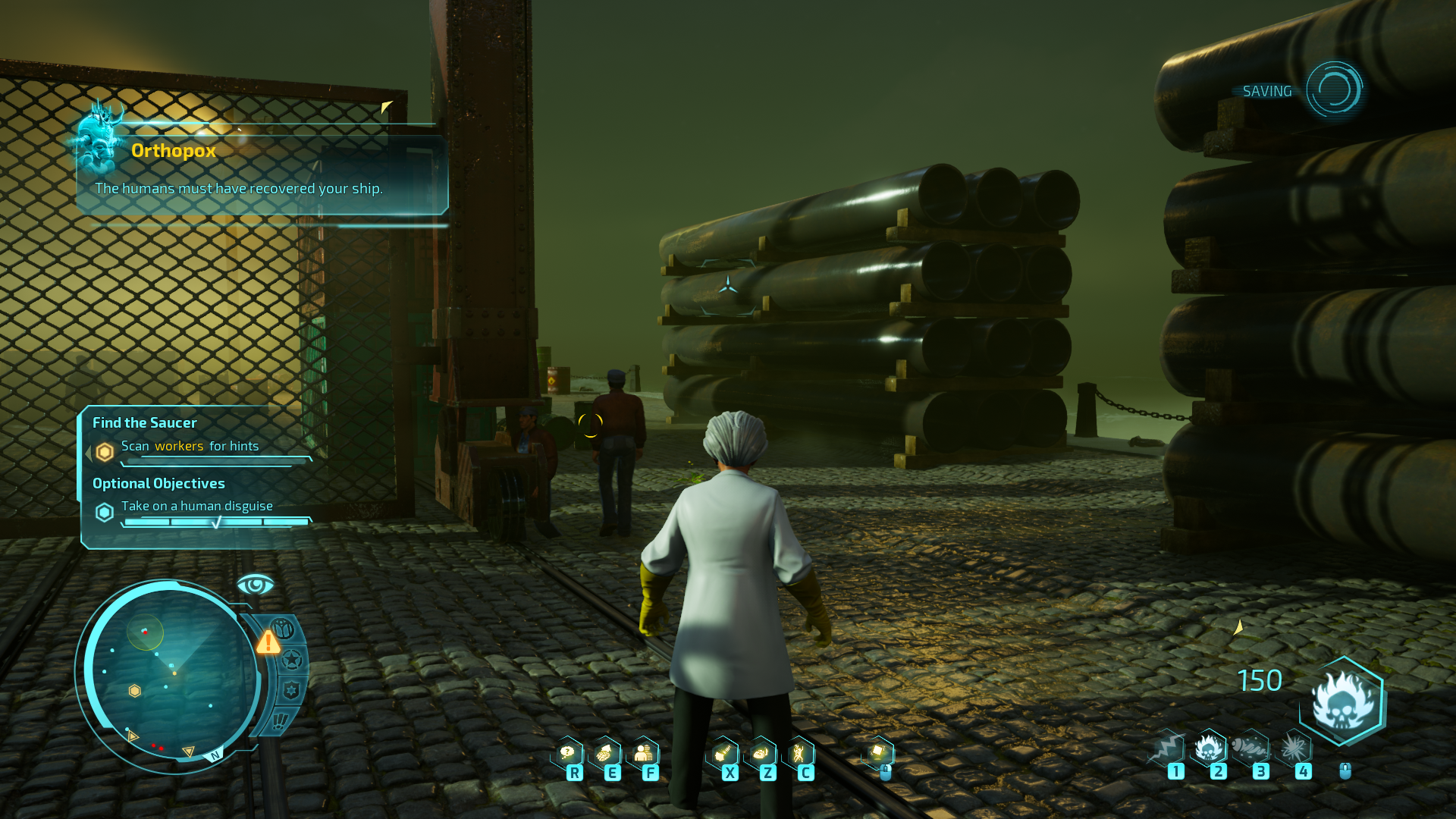Select the lightning bolt weapon slot
This screenshot has width=1456, height=819.
(1168, 748)
